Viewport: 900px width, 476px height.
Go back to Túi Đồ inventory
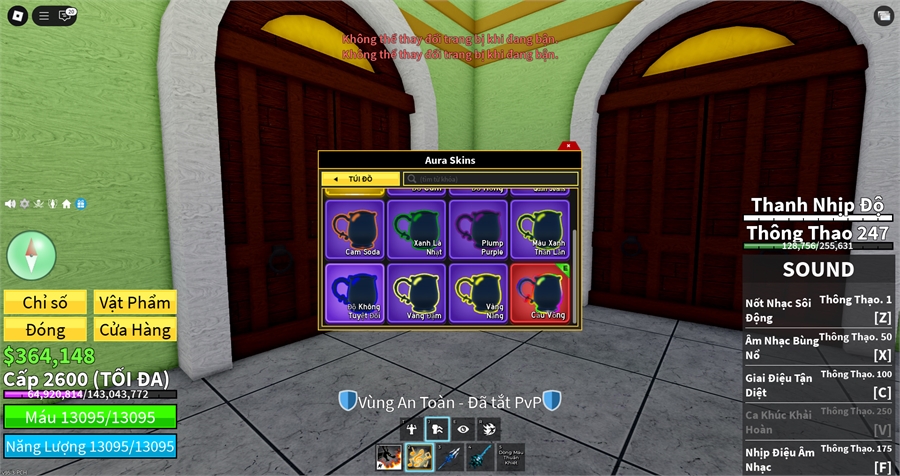coord(359,179)
